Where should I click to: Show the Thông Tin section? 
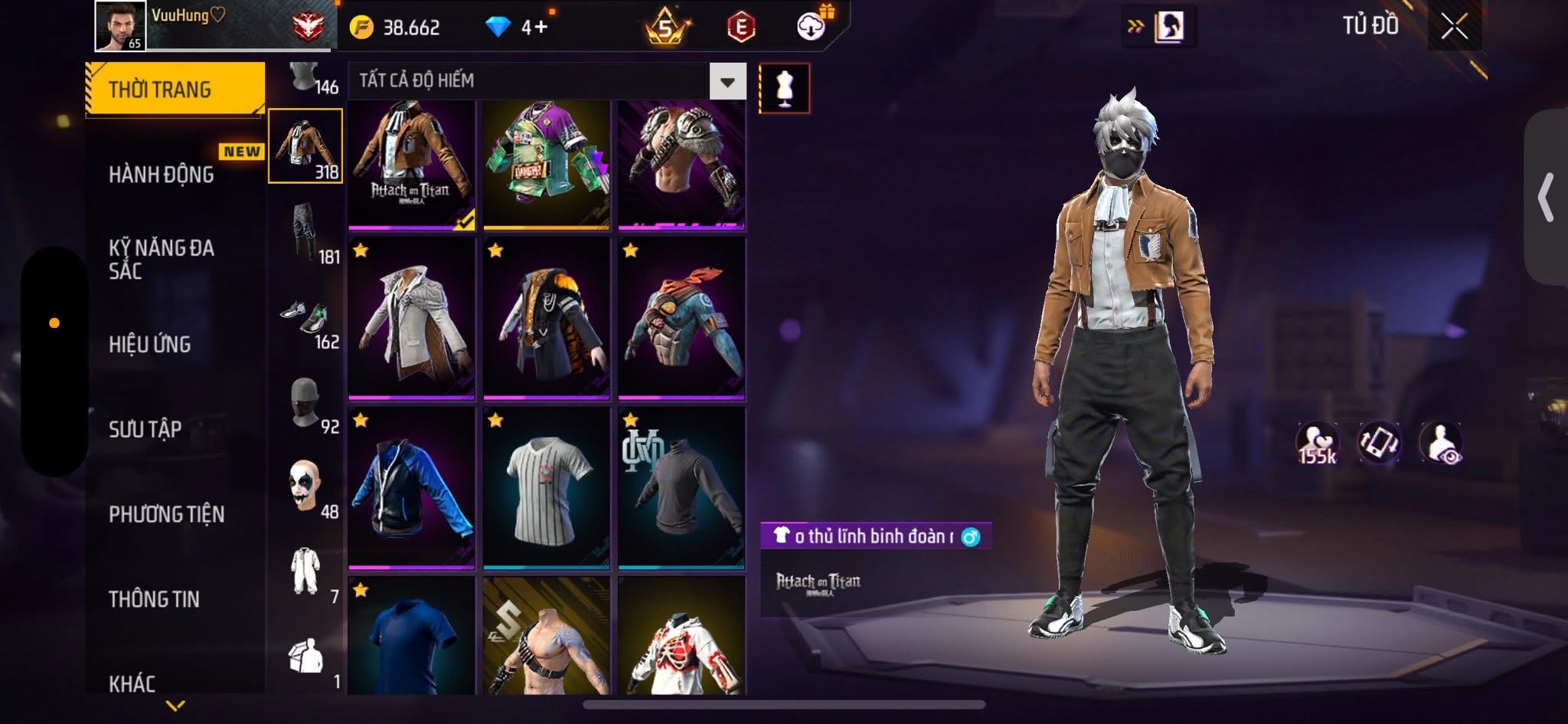tap(154, 599)
